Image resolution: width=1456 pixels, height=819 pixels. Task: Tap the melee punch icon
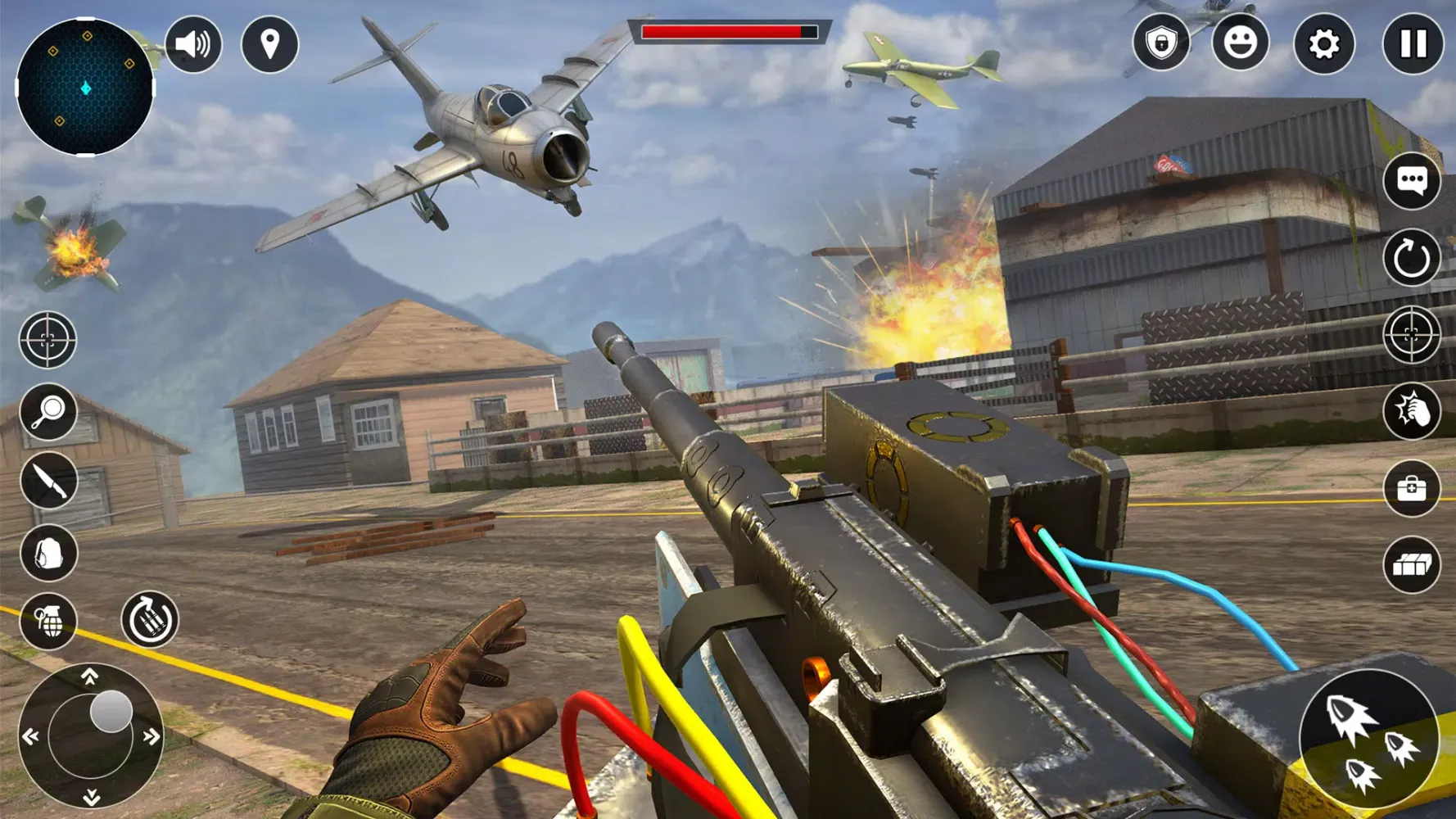point(1410,412)
